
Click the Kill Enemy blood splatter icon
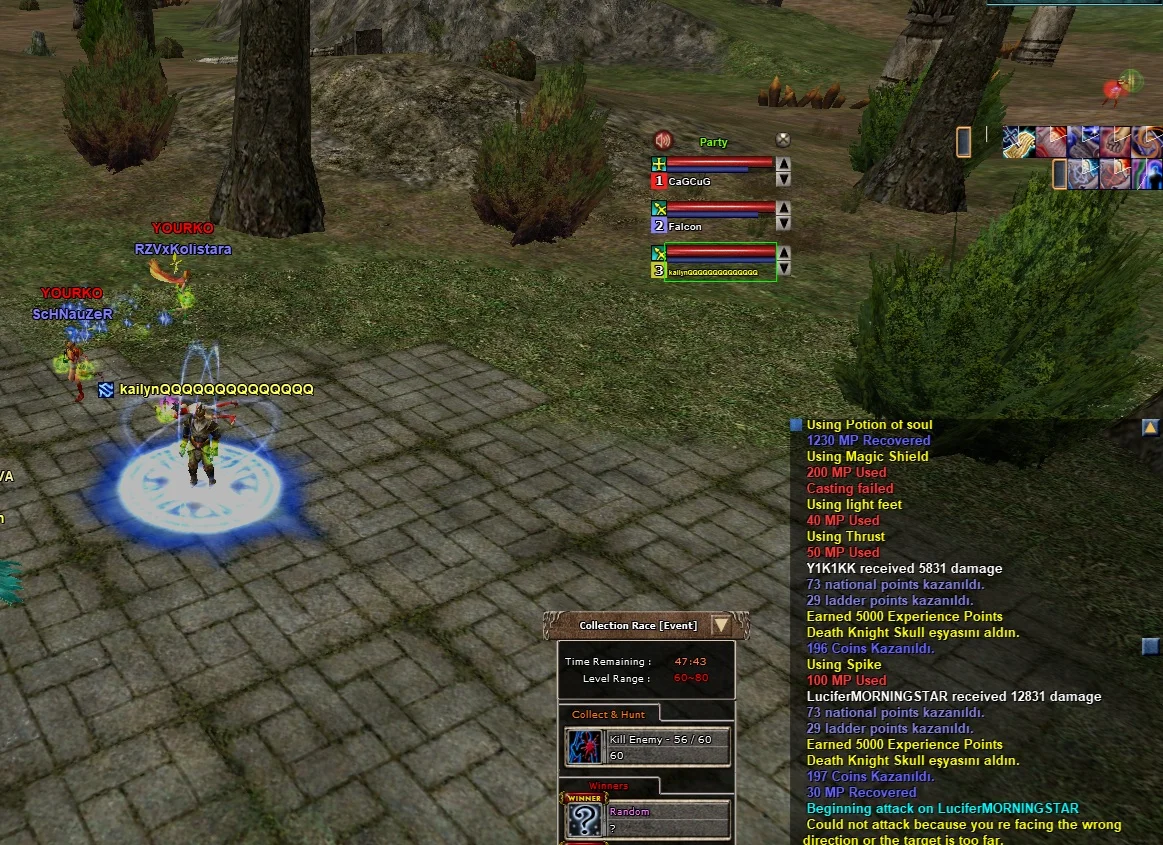[x=583, y=746]
